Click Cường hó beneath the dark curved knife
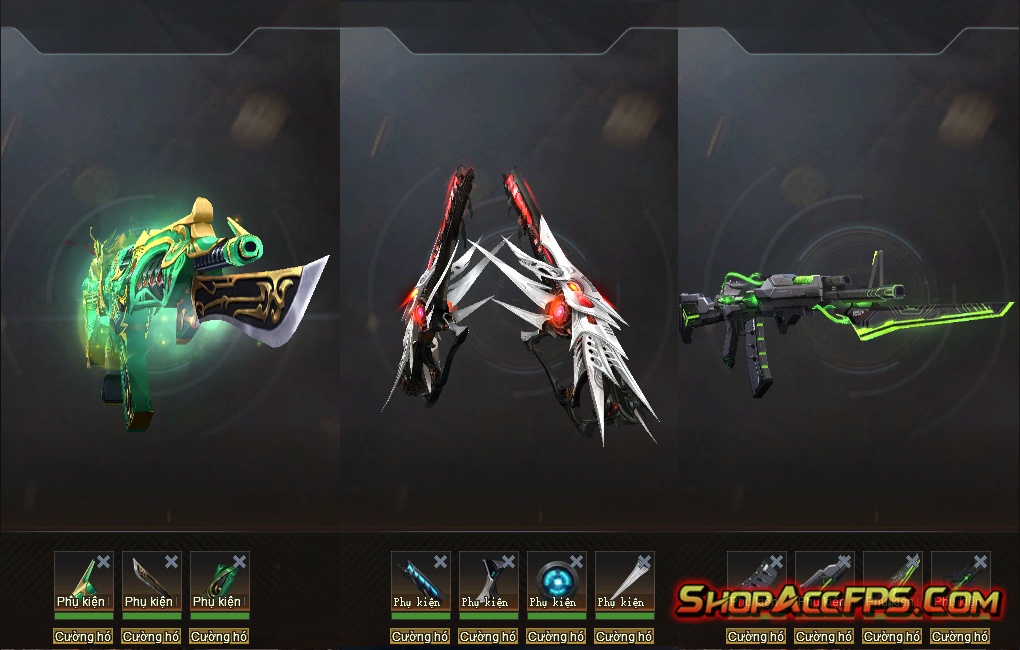Viewport: 1020px width, 650px height. 151,637
